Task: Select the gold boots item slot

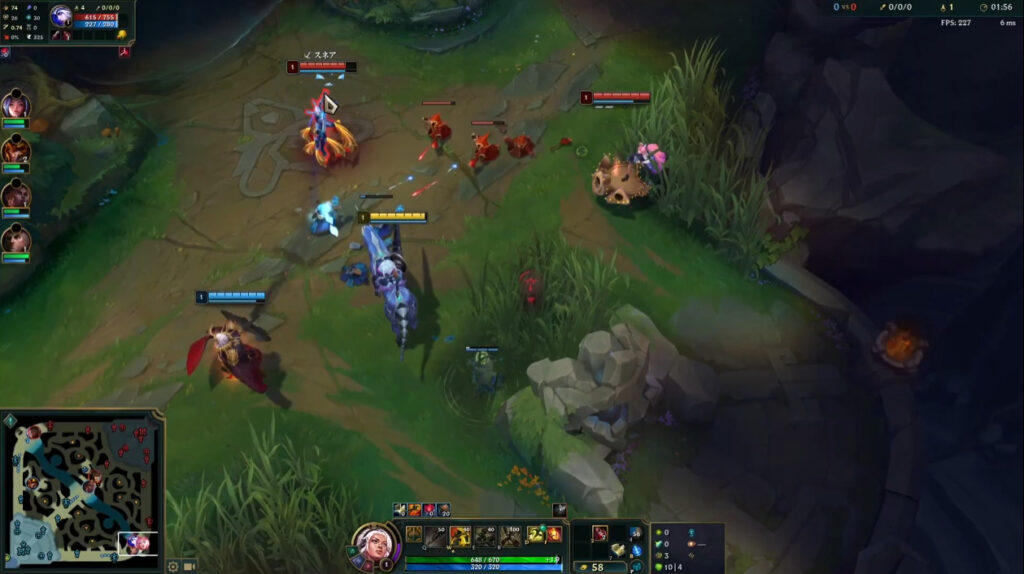Action: [x=618, y=549]
